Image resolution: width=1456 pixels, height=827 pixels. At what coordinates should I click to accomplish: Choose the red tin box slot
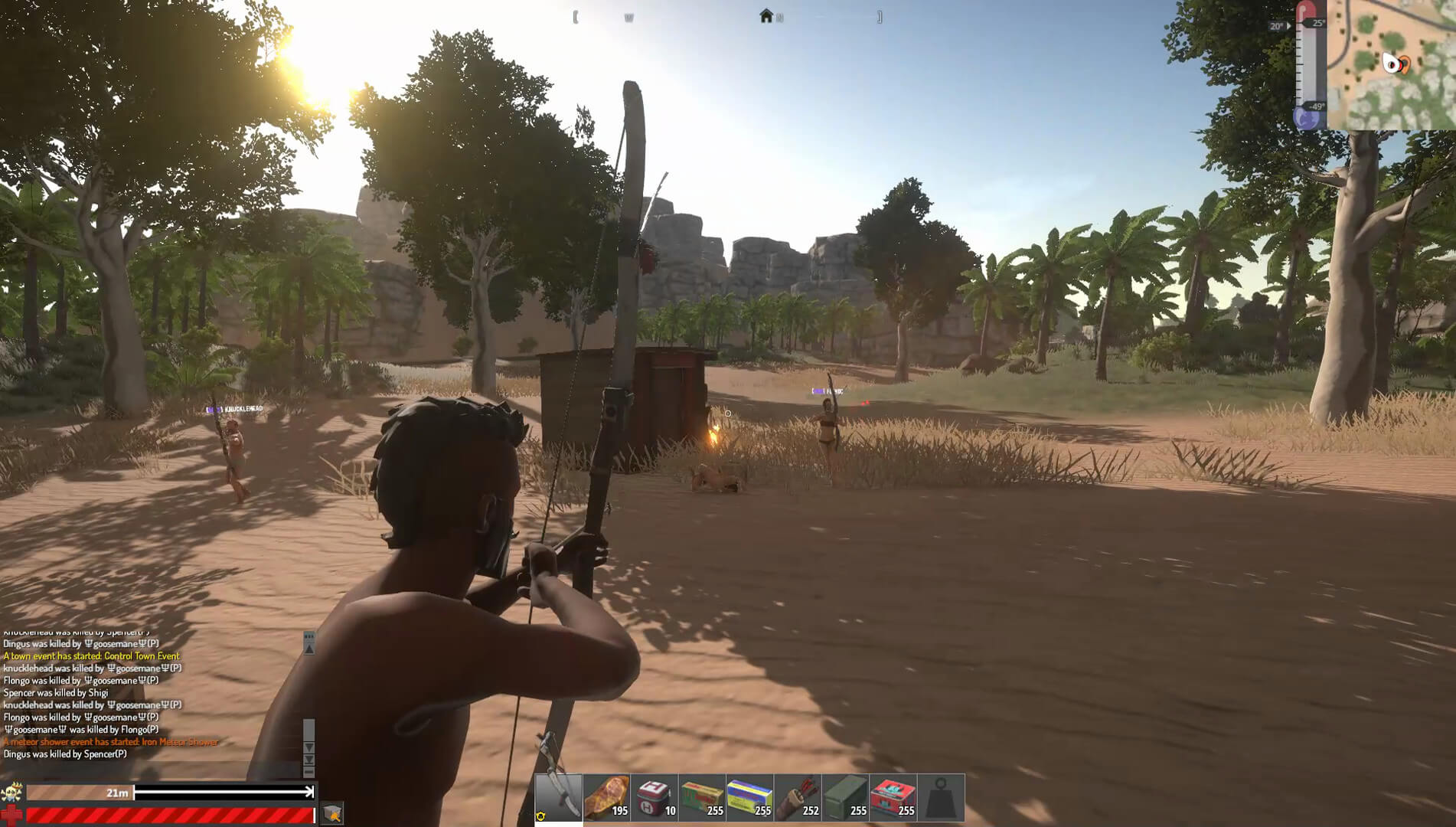(893, 797)
